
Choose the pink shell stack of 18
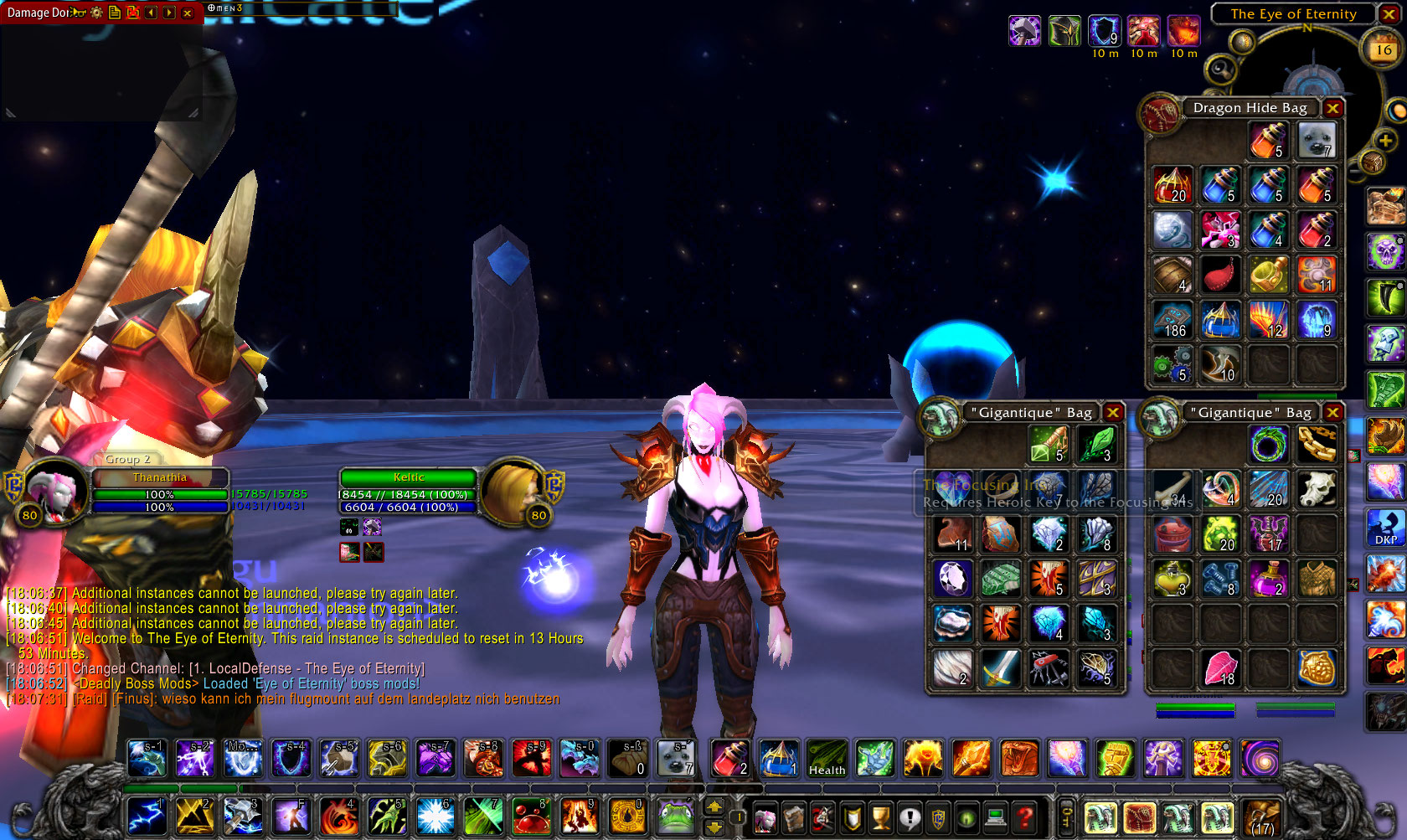coord(1220,668)
